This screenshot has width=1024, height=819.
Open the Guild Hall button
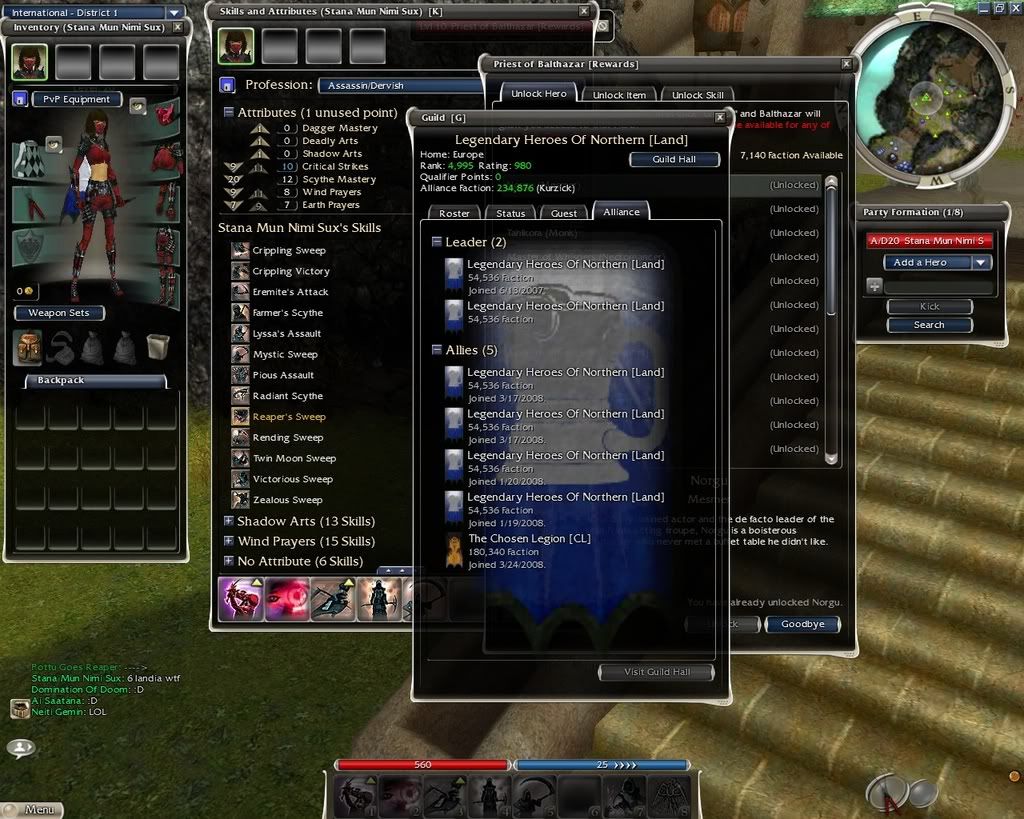coord(674,159)
